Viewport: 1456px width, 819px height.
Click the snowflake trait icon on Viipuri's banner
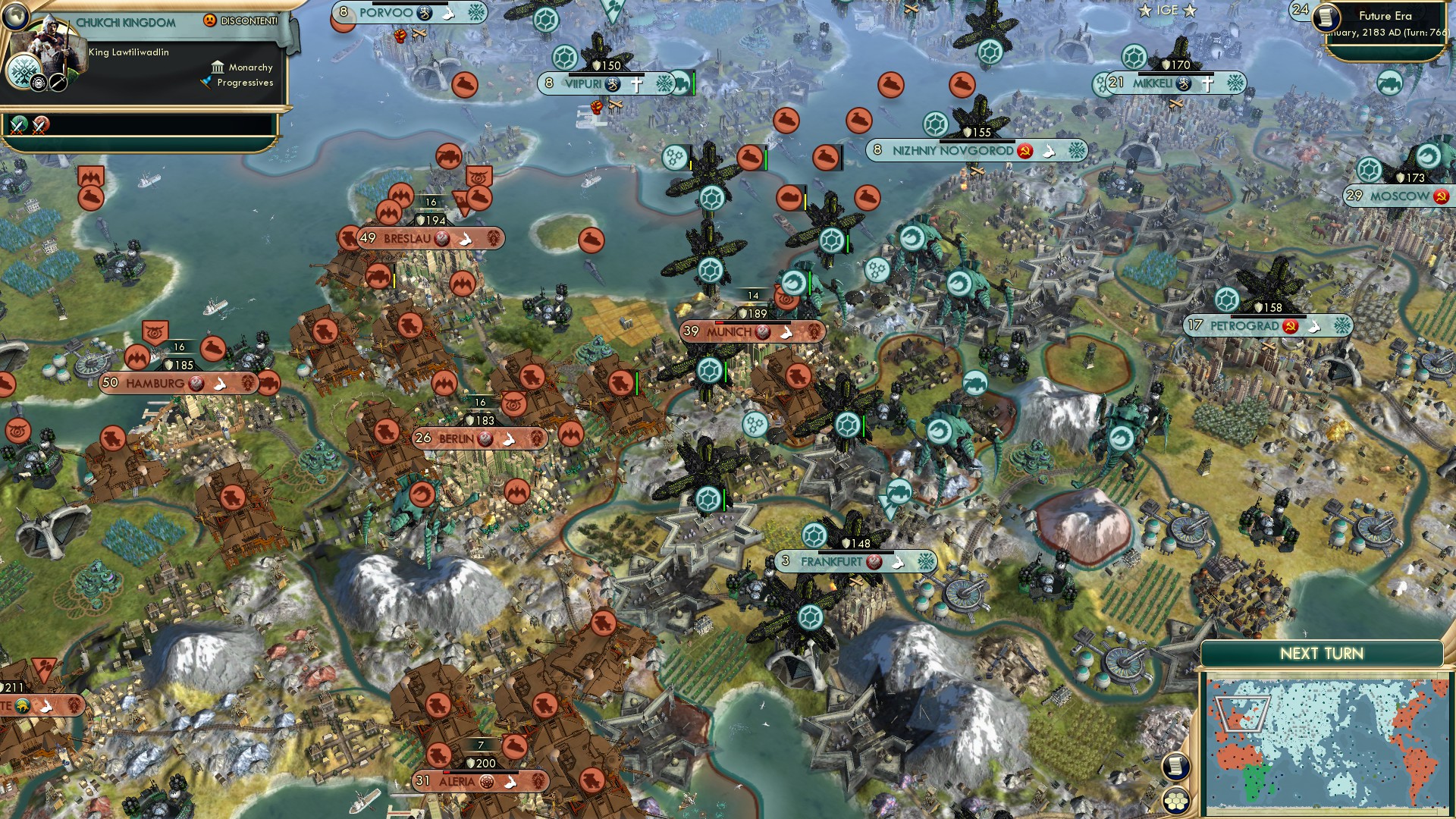[x=665, y=84]
